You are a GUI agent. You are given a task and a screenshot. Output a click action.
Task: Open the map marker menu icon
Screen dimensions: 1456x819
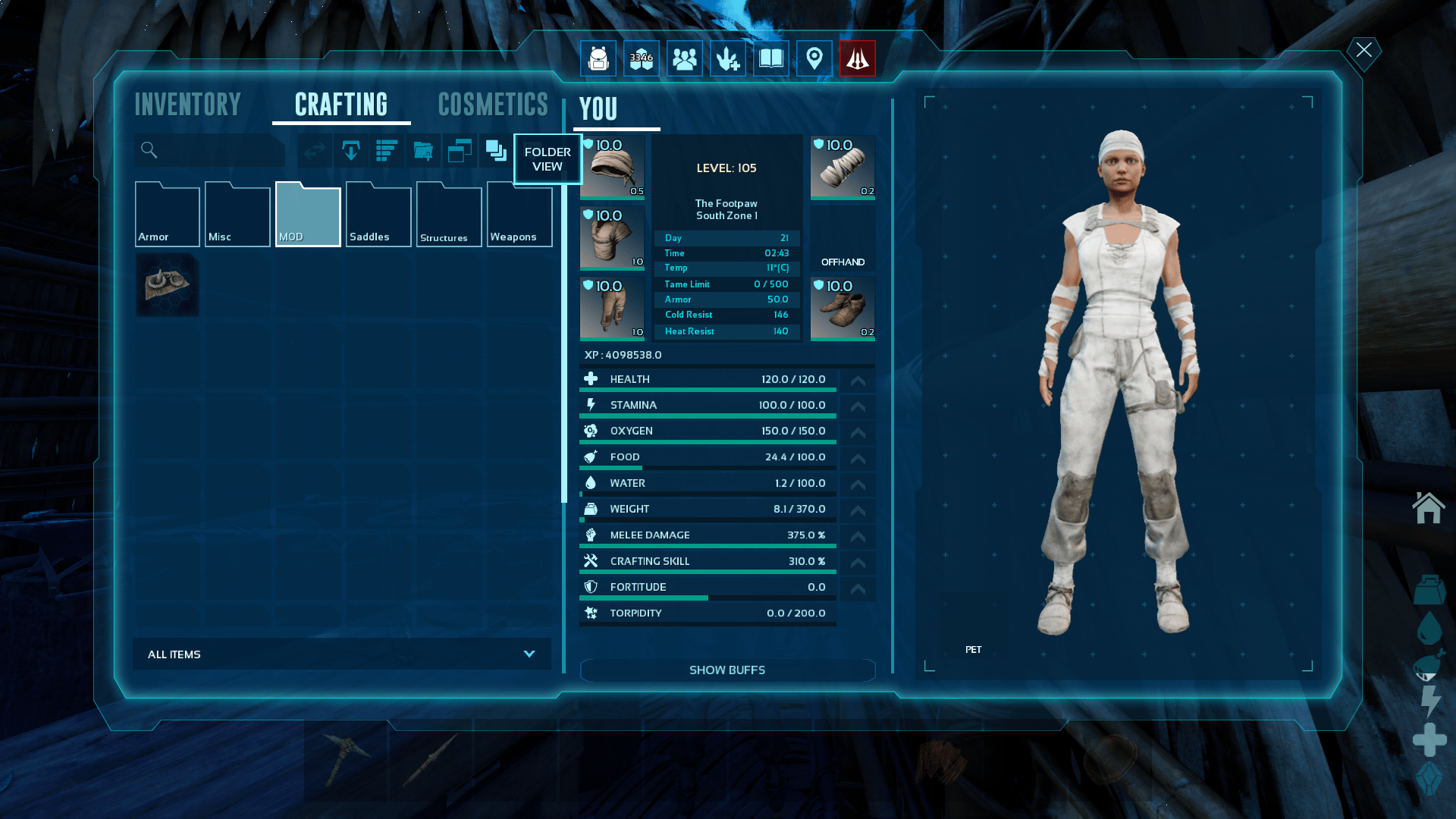tap(814, 58)
